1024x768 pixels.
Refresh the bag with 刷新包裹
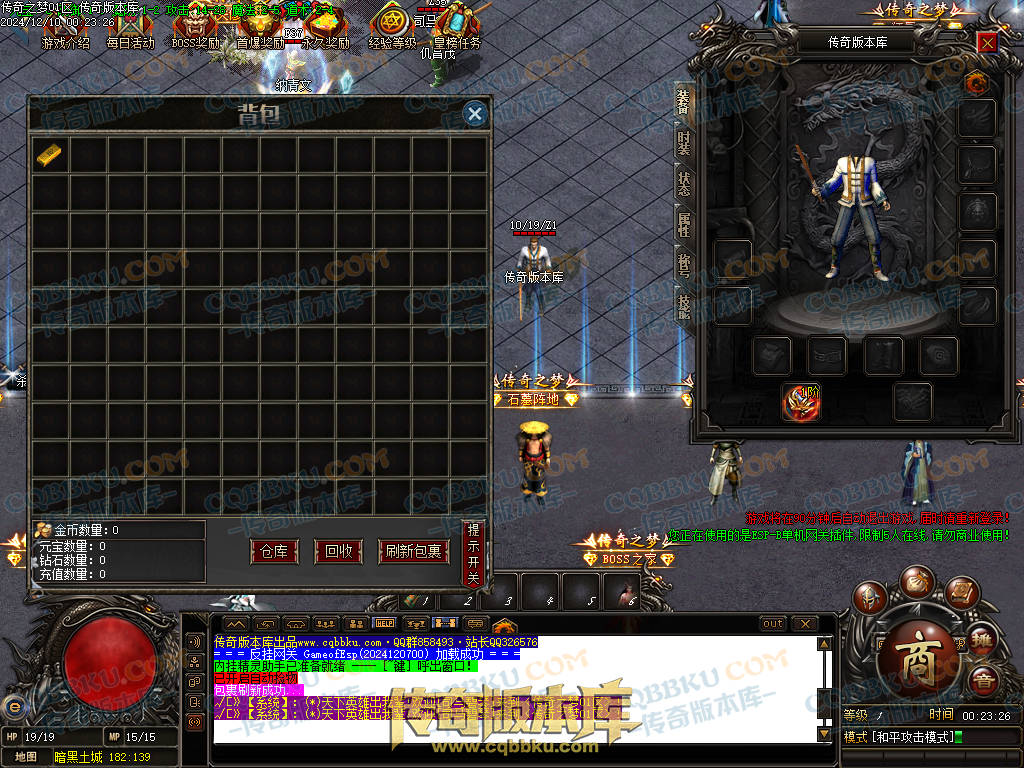(413, 551)
